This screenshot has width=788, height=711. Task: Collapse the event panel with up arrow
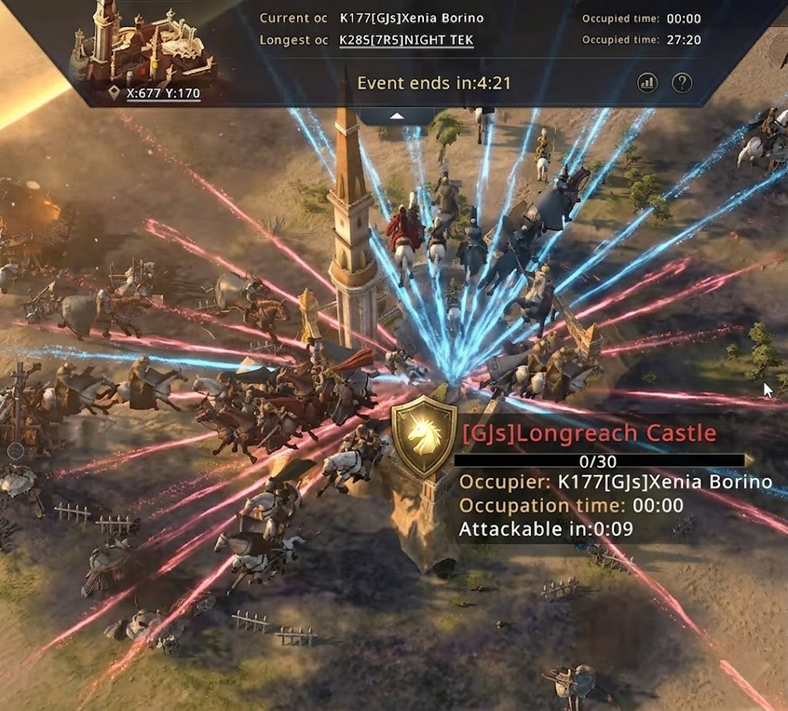pos(397,116)
